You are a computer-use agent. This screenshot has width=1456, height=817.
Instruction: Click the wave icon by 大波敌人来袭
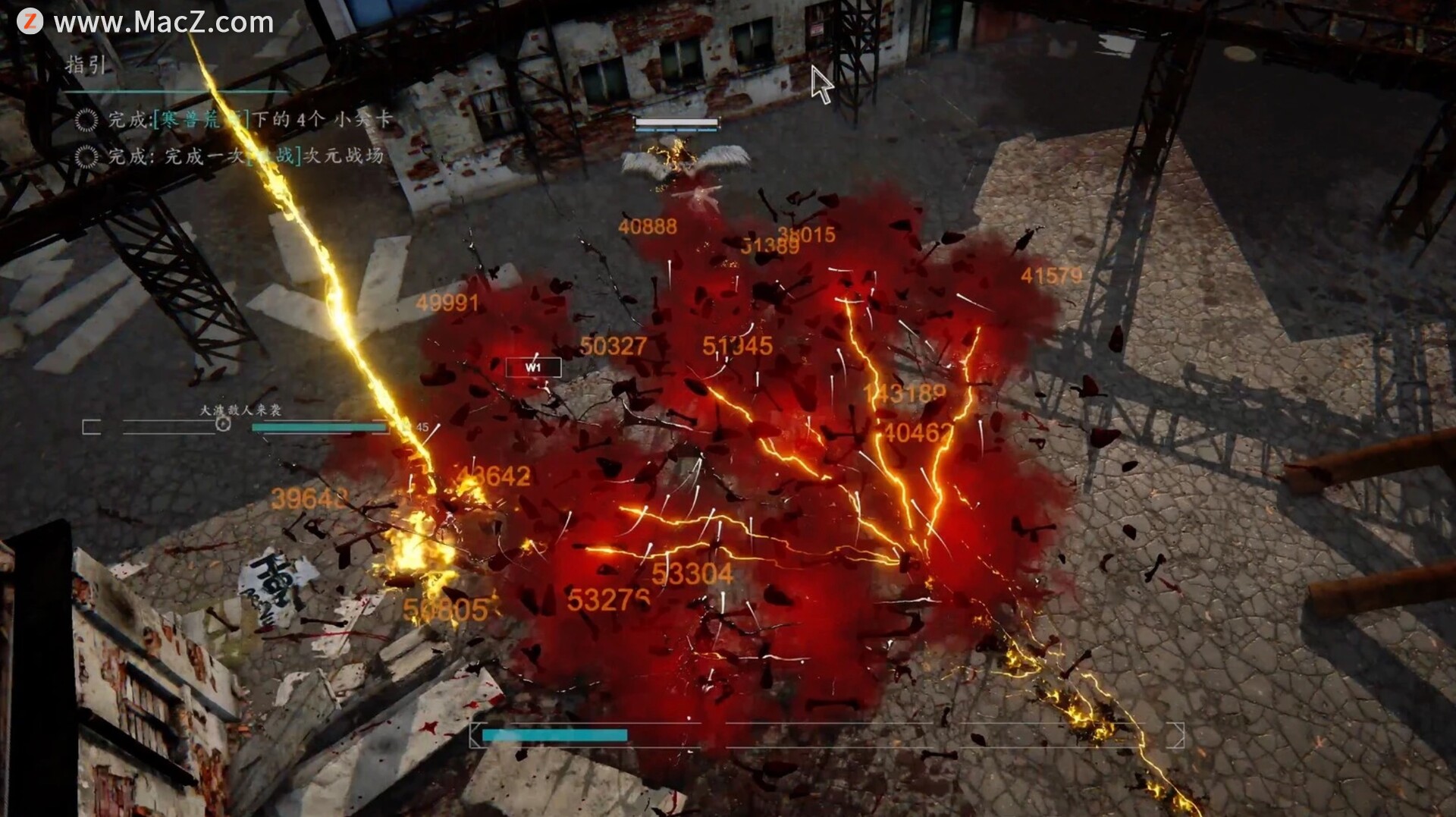[223, 424]
